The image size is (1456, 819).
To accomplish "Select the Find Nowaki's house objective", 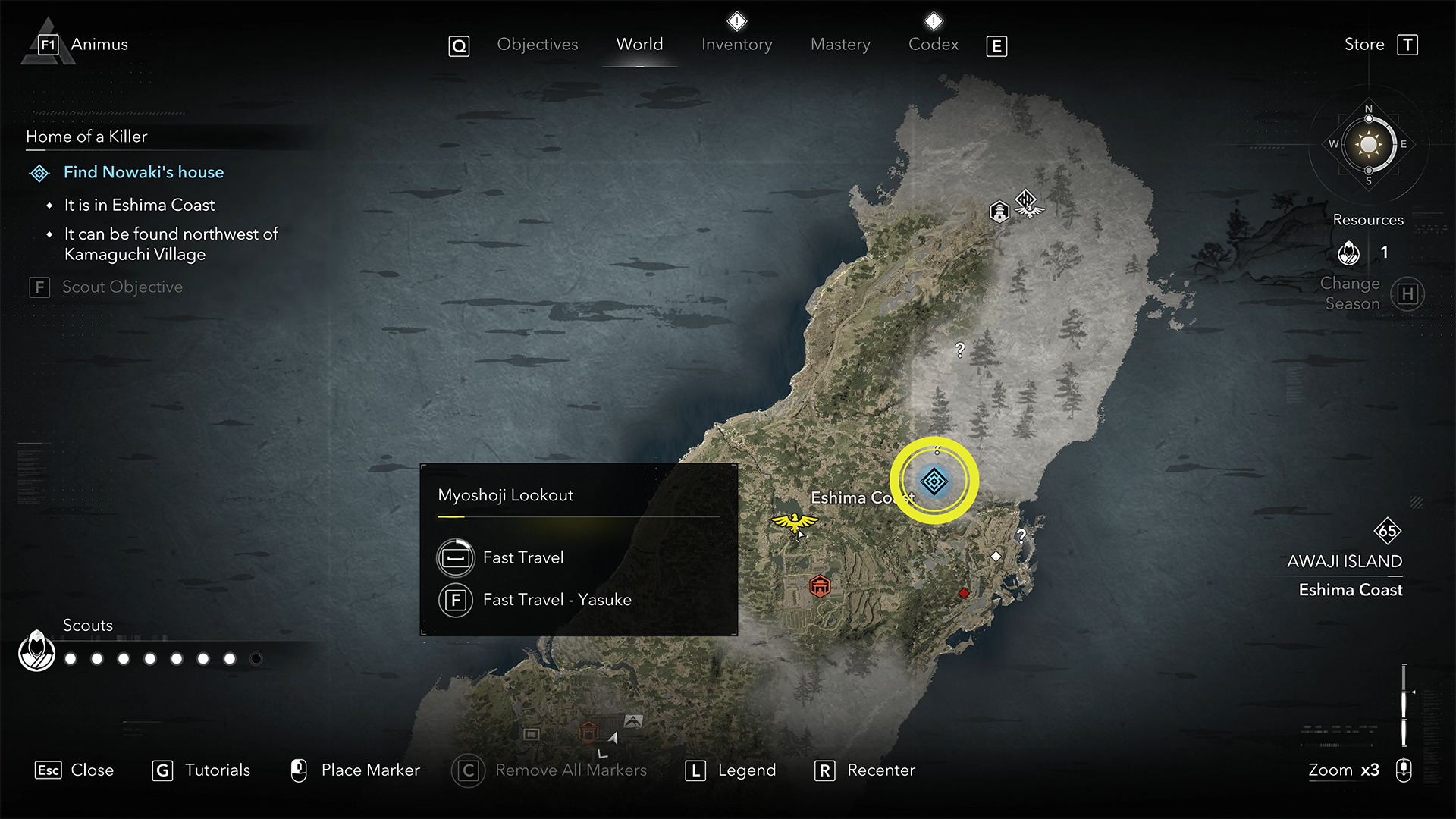I will click(143, 172).
